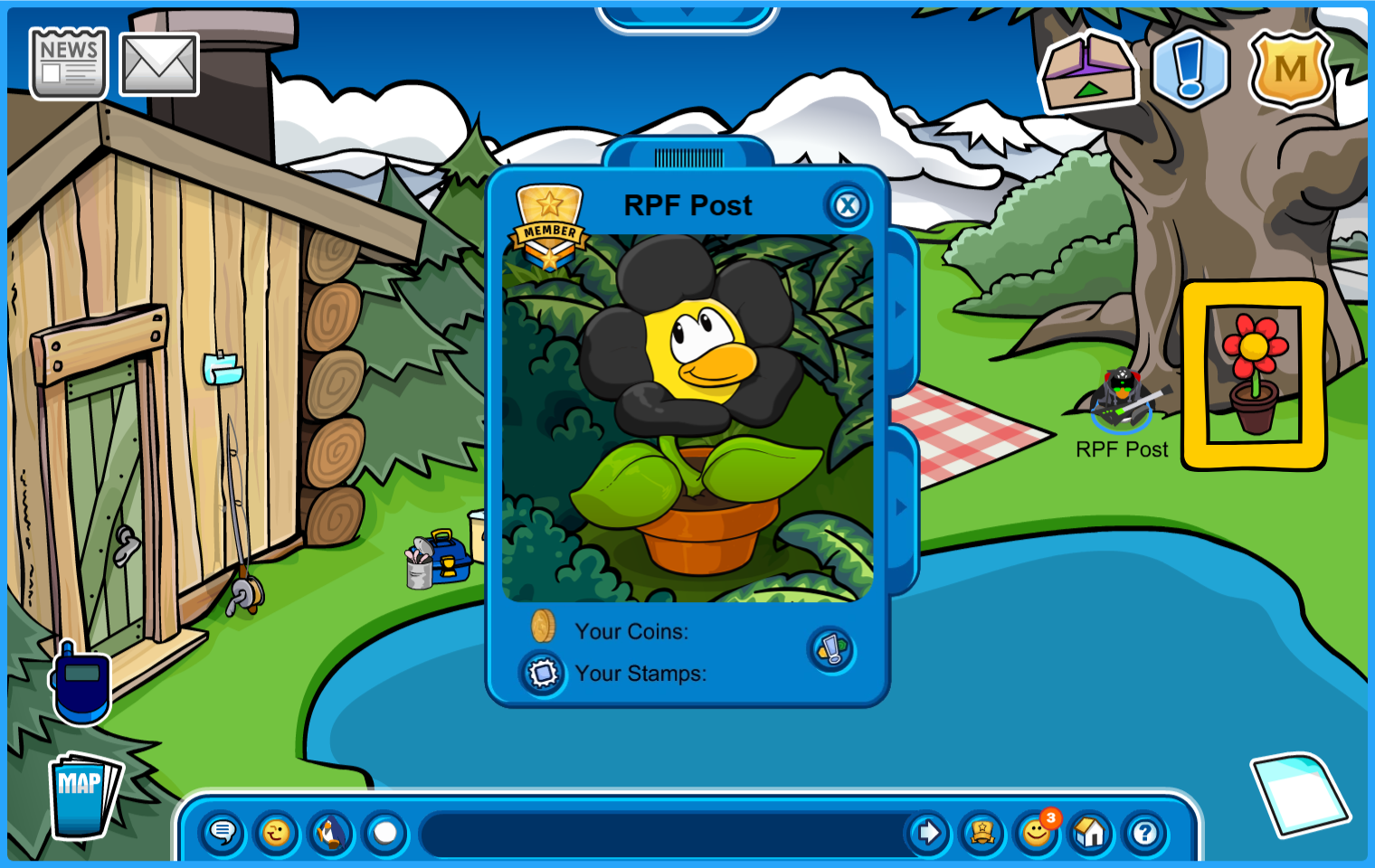The image size is (1375, 868).
Task: Select the snowball throw button
Action: point(385,832)
